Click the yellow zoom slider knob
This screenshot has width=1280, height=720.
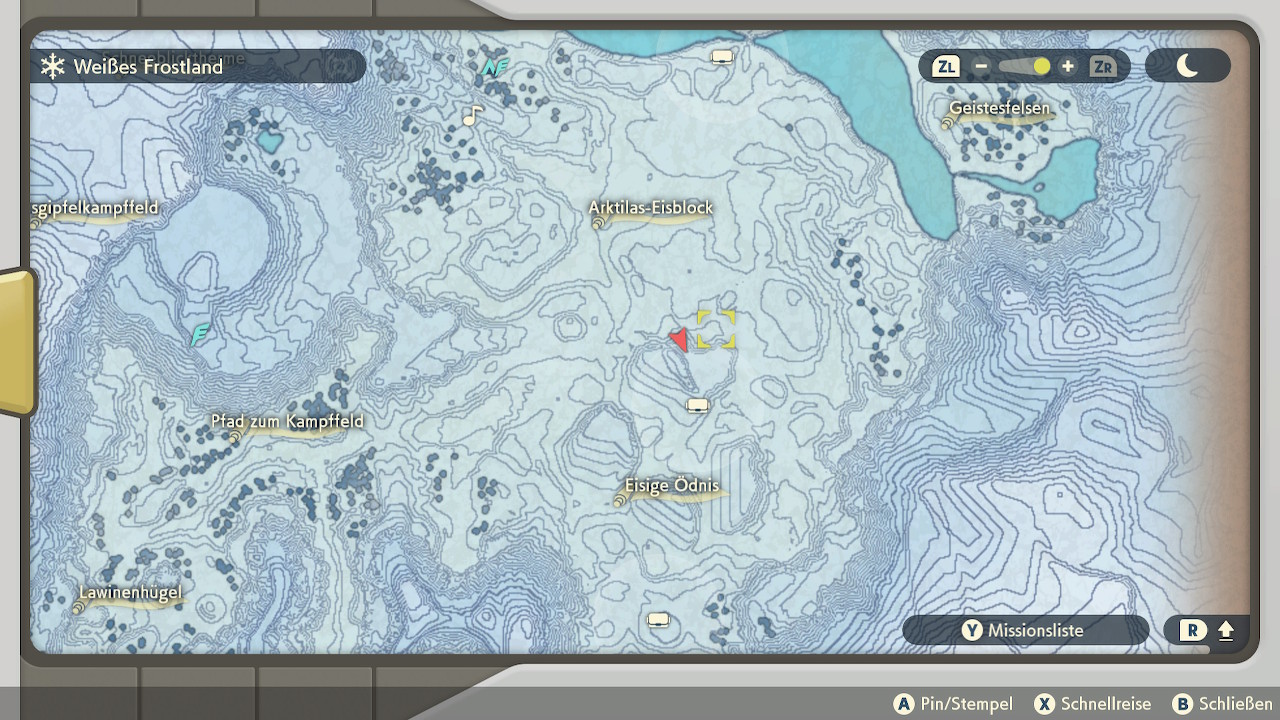1041,67
